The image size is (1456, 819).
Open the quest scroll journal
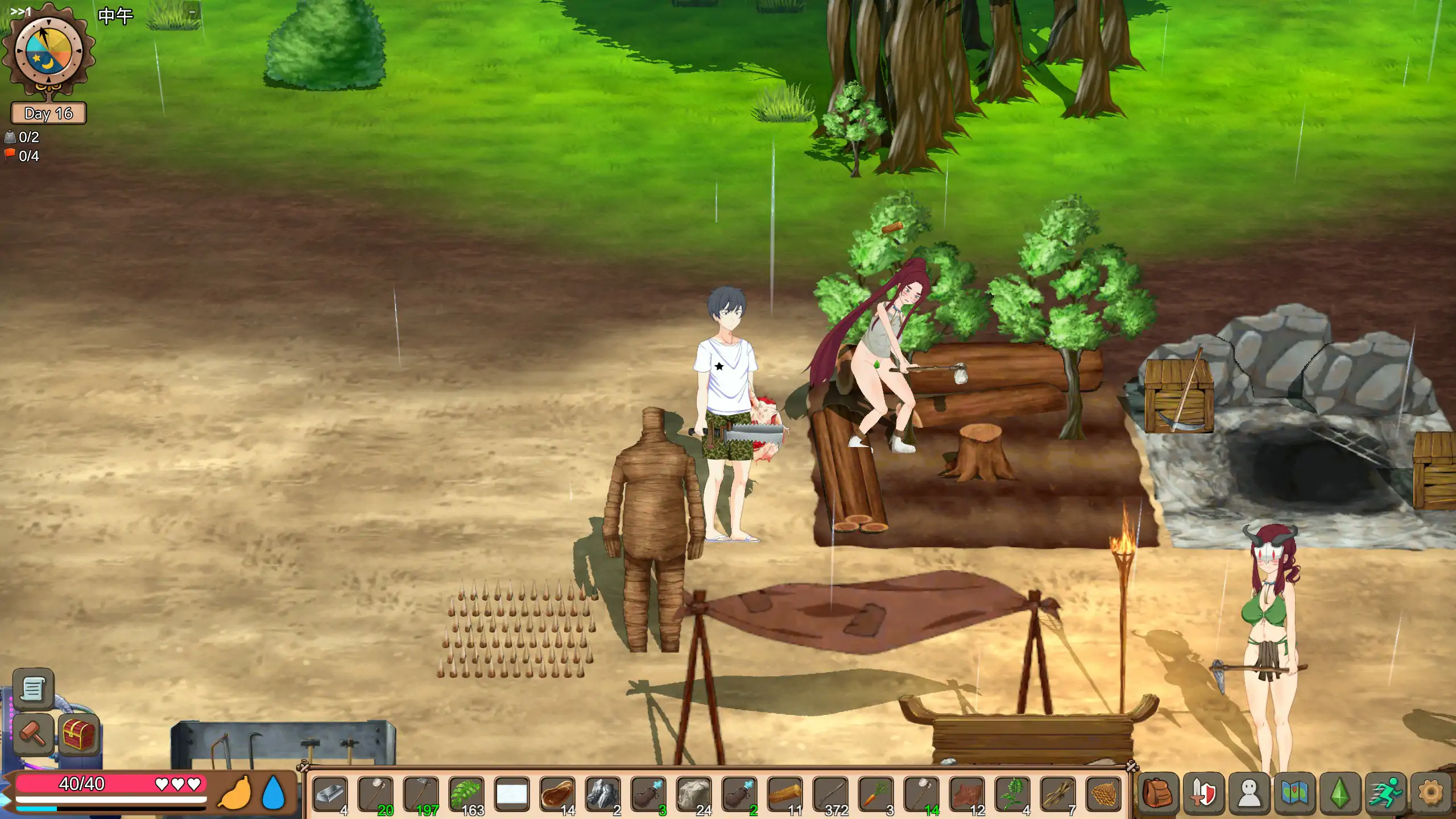33,689
